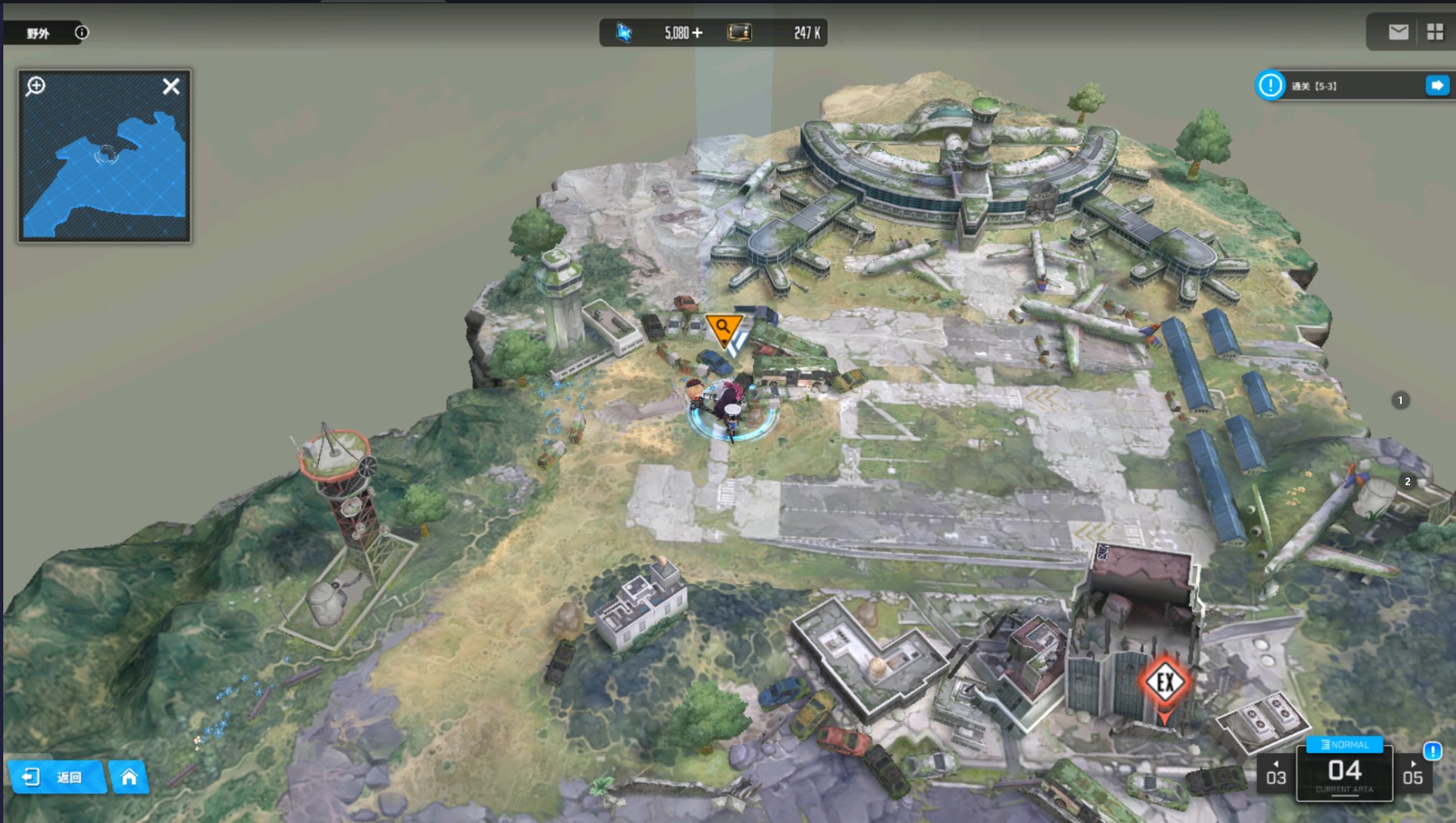
Task: Select the orange magnifier search marker
Action: point(723,329)
